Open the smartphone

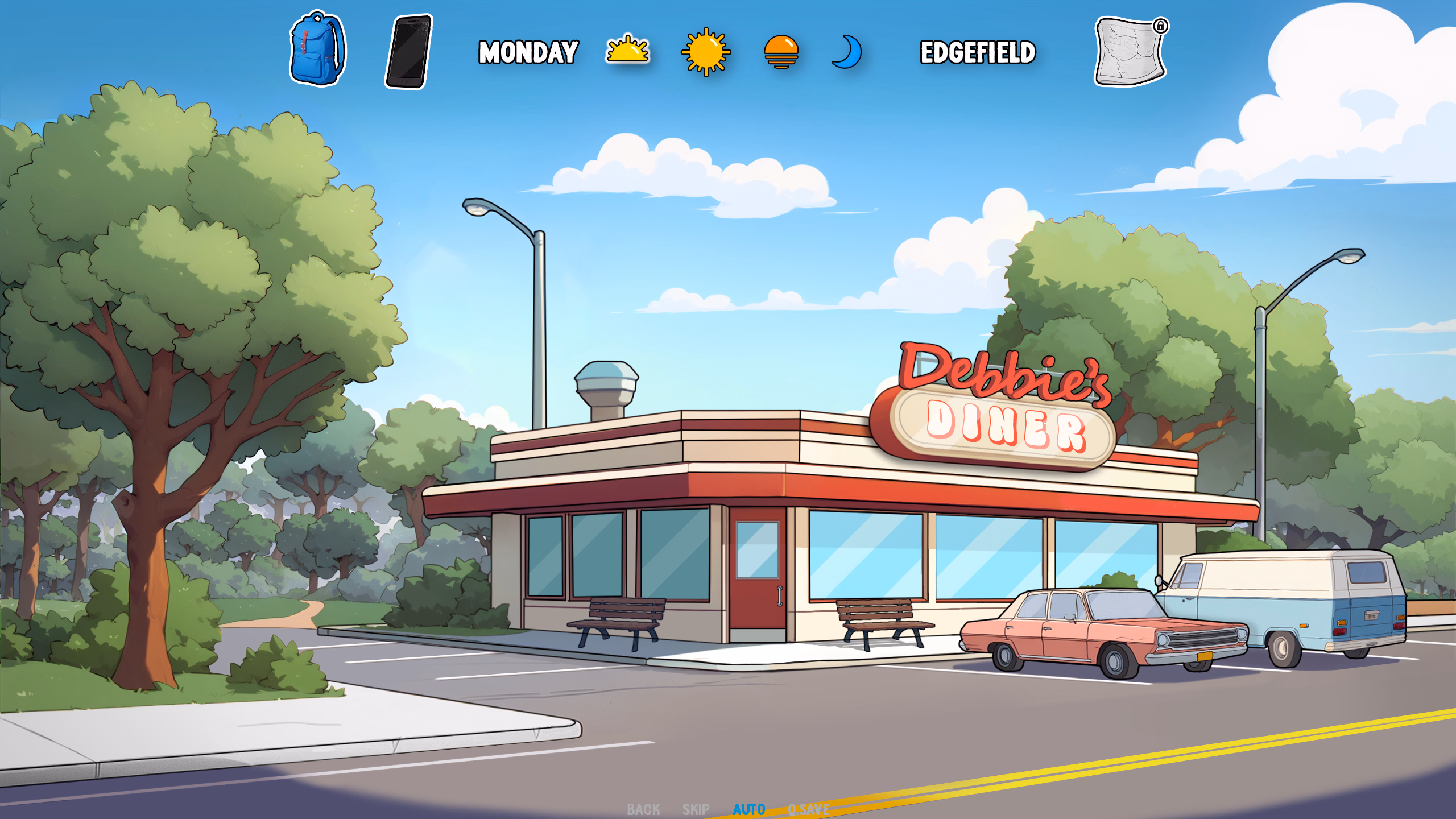(409, 52)
